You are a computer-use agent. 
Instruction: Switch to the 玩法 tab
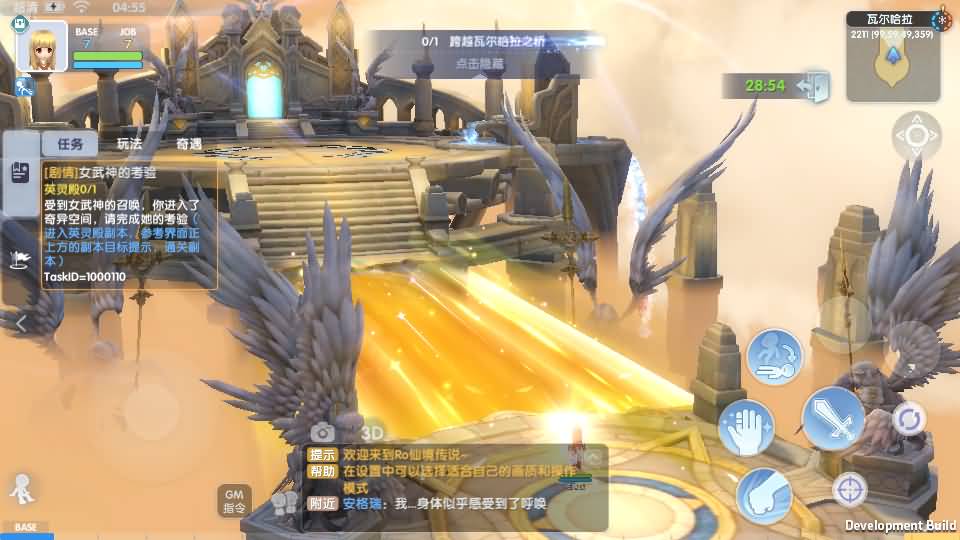[x=129, y=144]
